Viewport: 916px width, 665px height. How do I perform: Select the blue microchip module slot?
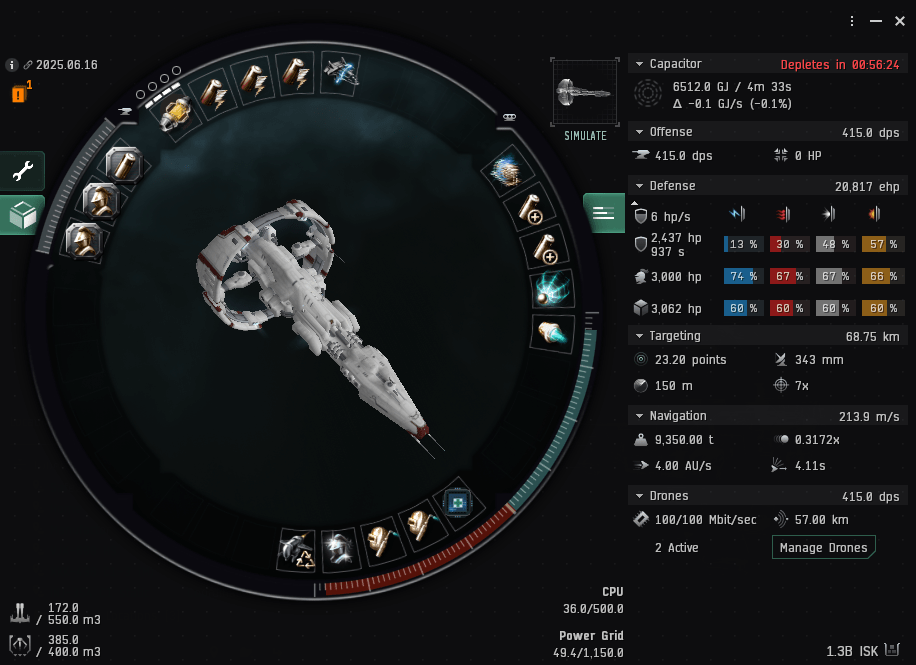(x=458, y=502)
